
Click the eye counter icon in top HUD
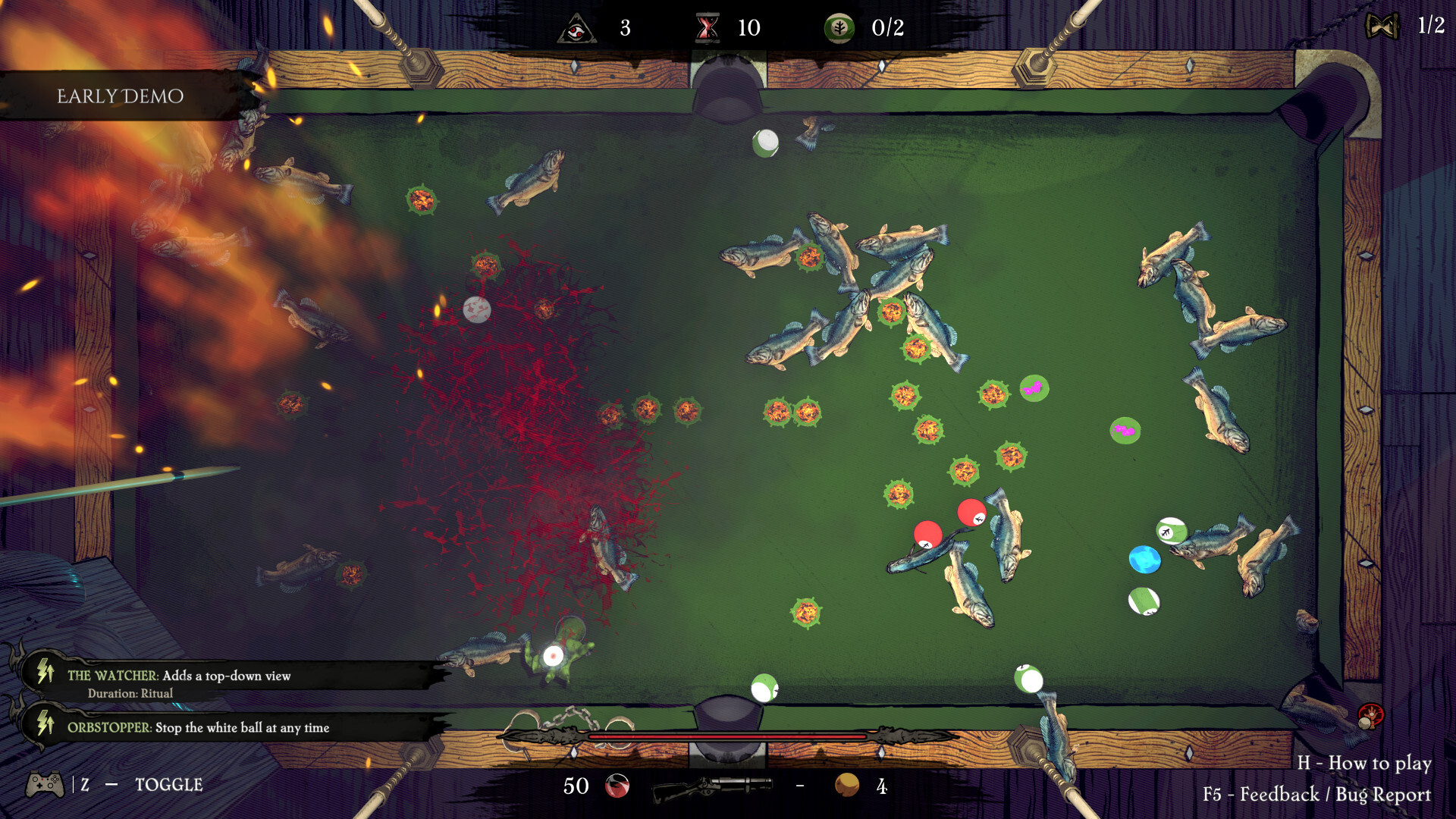point(576,29)
